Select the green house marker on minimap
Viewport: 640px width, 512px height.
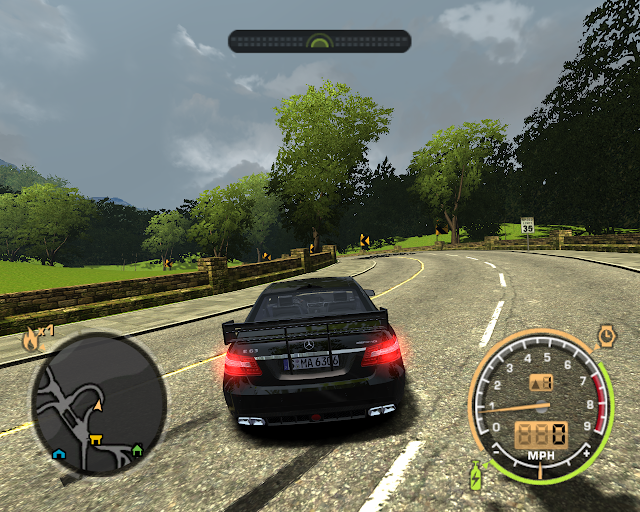(x=137, y=449)
